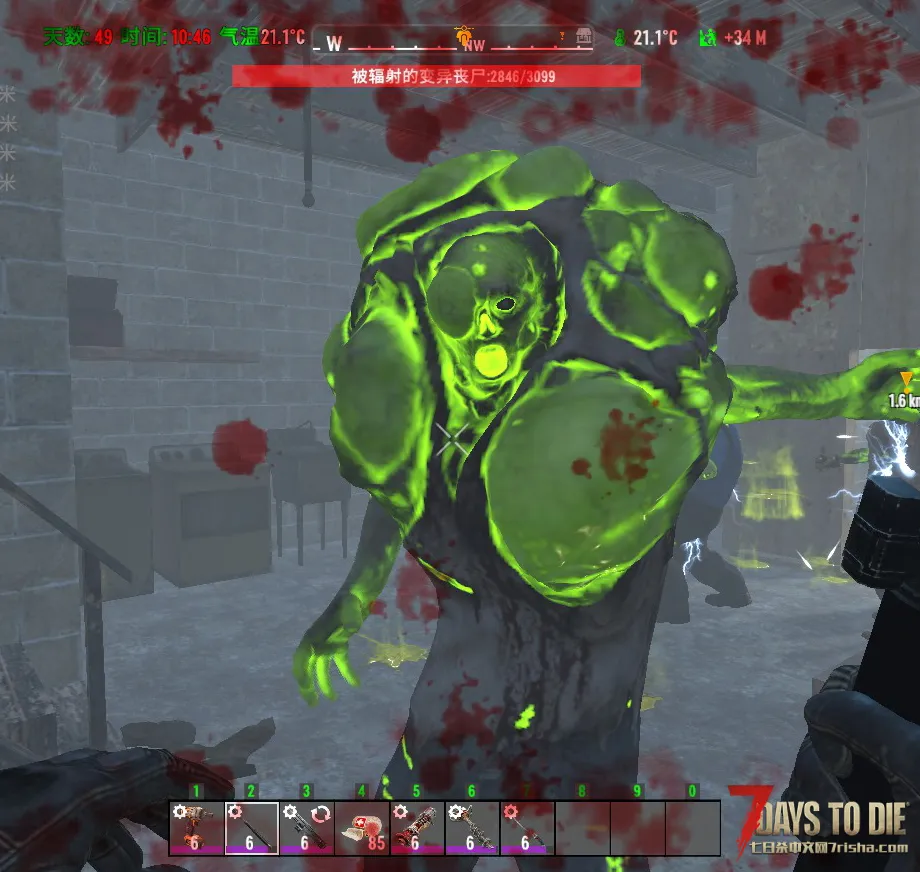Choose the baton weapon in hotbar slot 2

251,828
